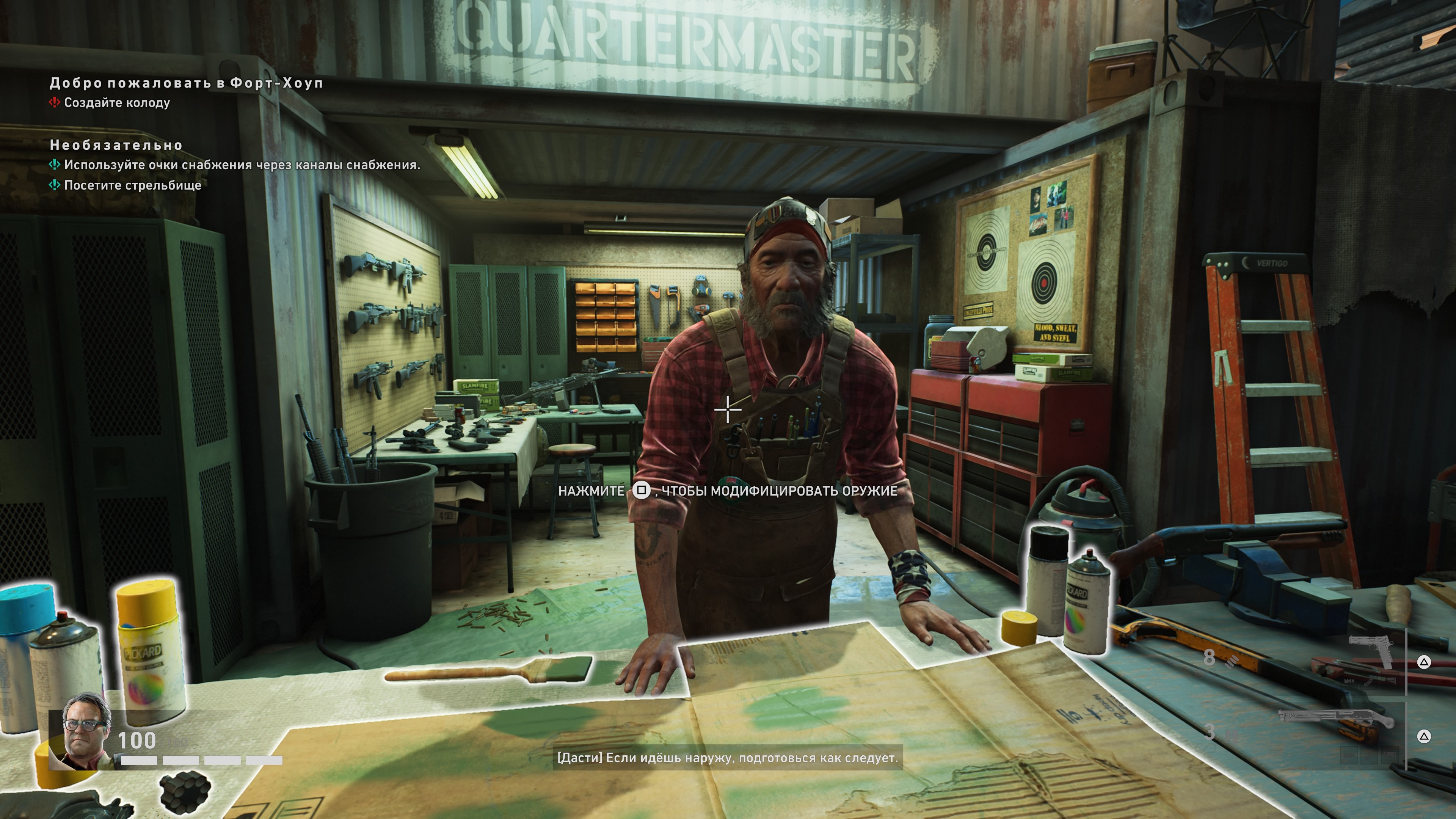Select the optional supply points objective
Screen dimensions: 1456x819
[x=242, y=165]
